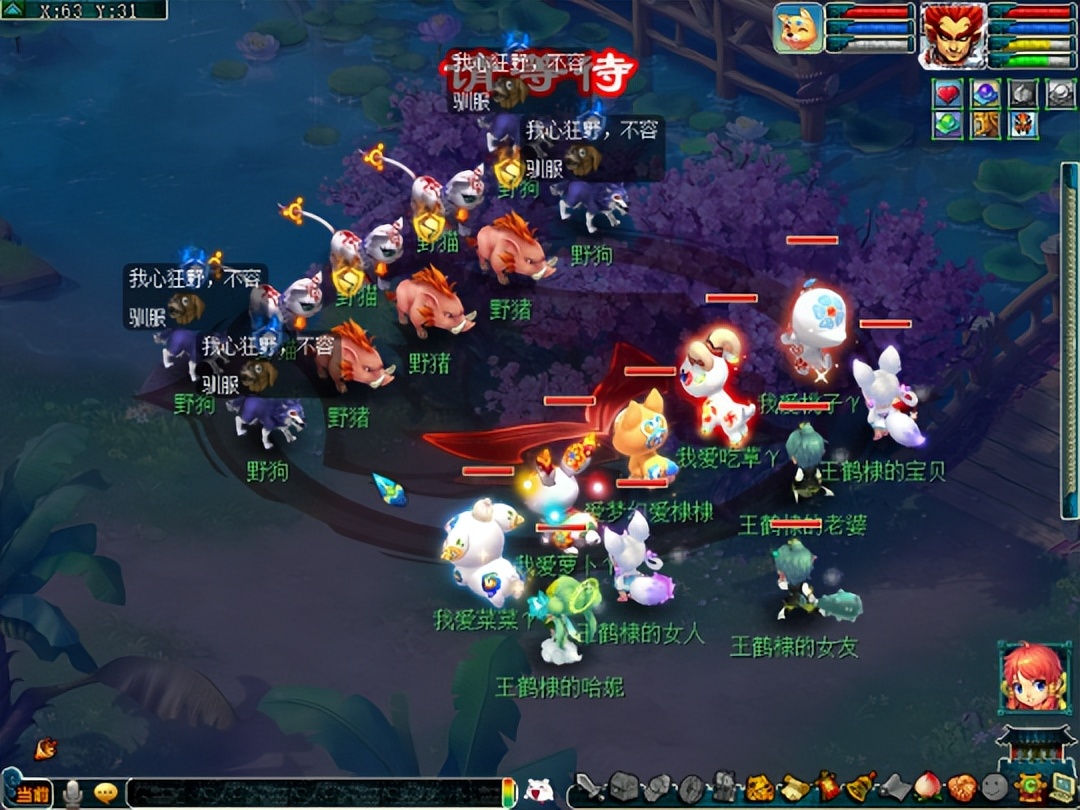Click the pagoda building icon
1080x810 pixels.
[x=1033, y=746]
